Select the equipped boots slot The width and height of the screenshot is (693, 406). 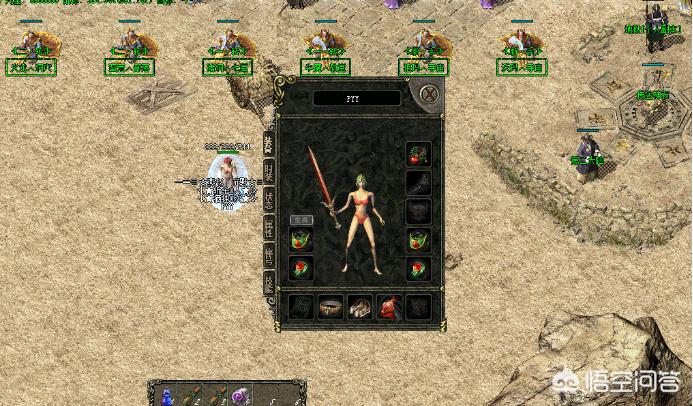point(359,307)
